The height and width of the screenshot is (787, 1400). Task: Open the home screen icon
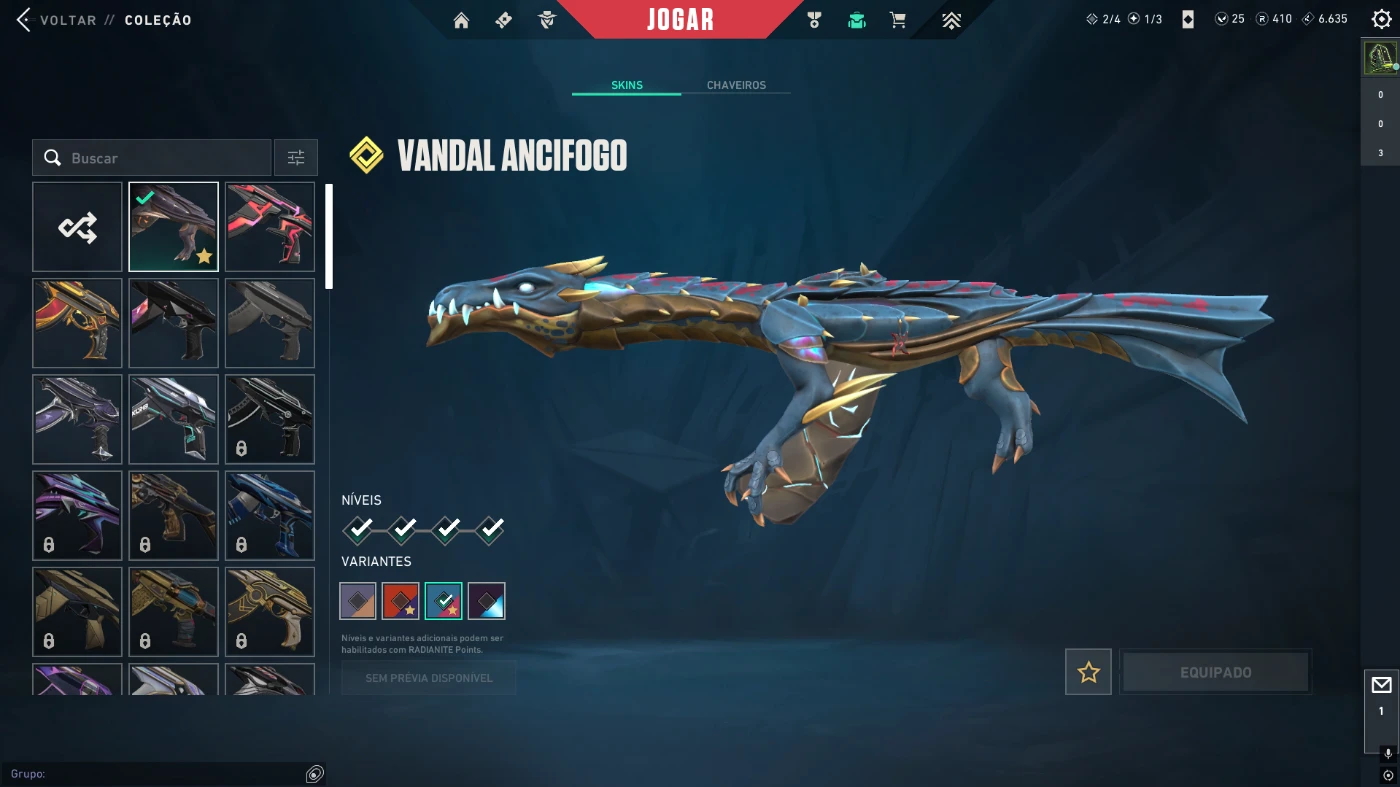coord(461,20)
